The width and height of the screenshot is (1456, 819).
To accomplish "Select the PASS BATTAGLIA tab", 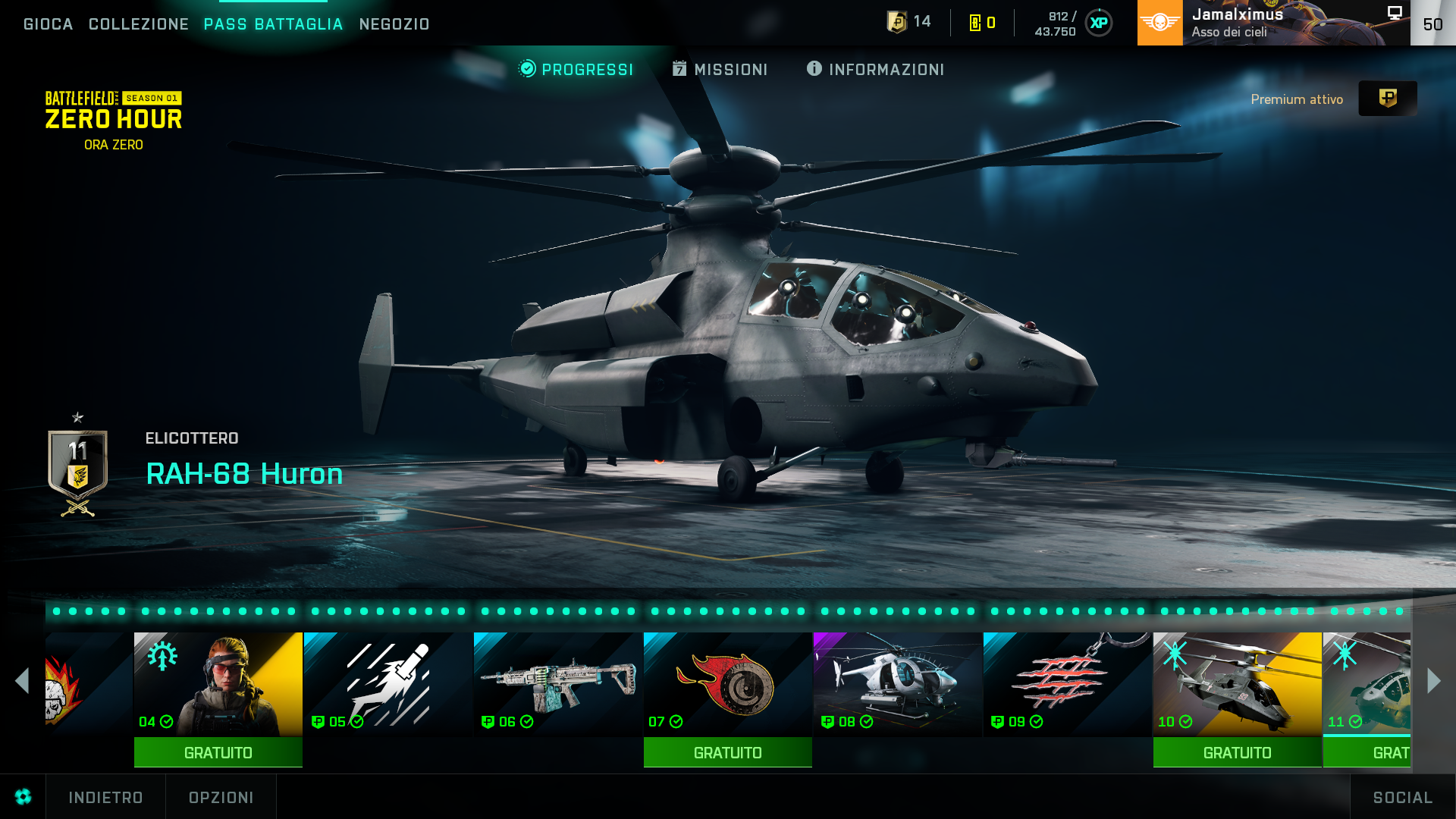I will 274,24.
